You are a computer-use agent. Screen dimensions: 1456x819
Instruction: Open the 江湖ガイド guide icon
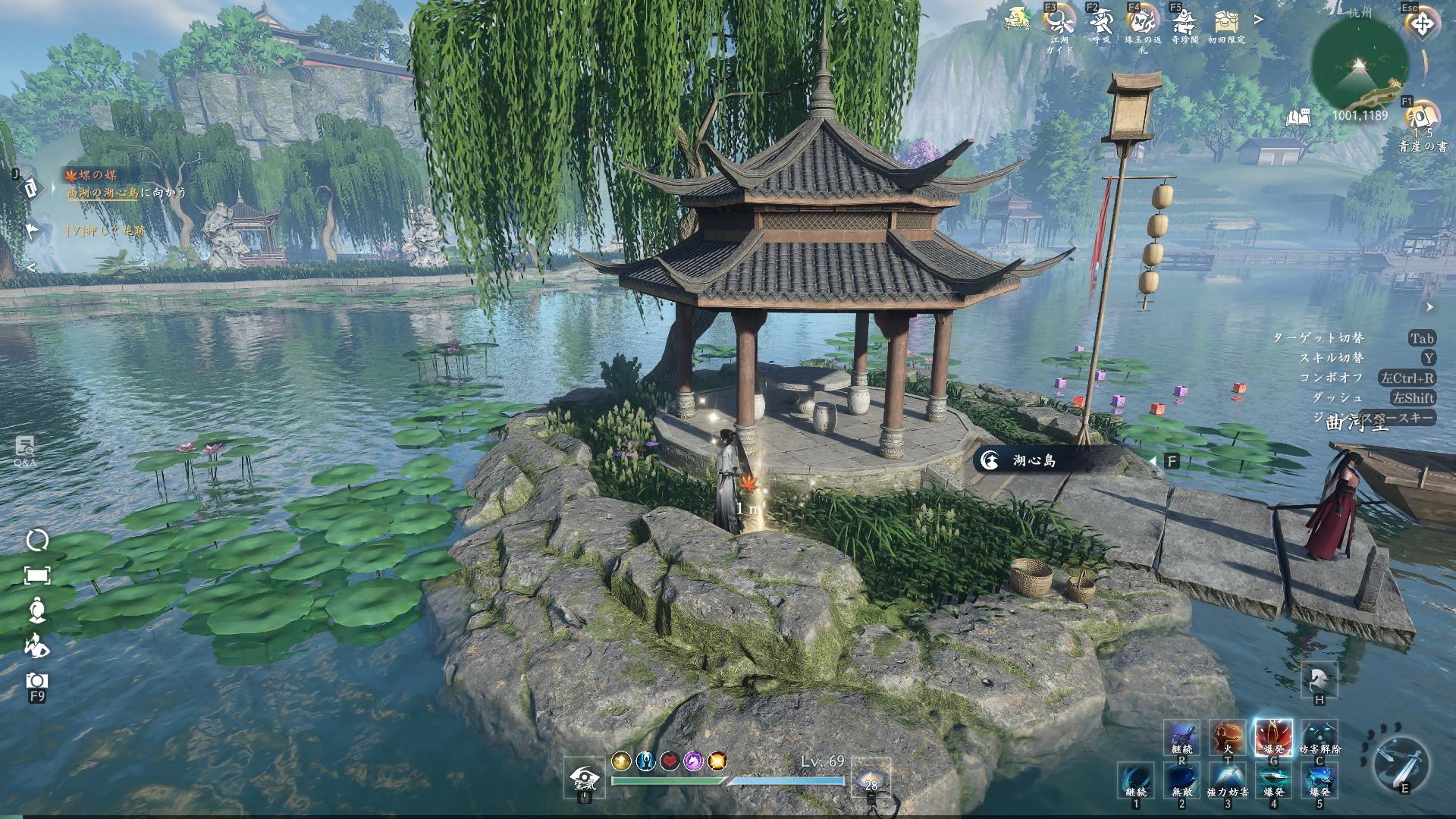(x=1059, y=21)
